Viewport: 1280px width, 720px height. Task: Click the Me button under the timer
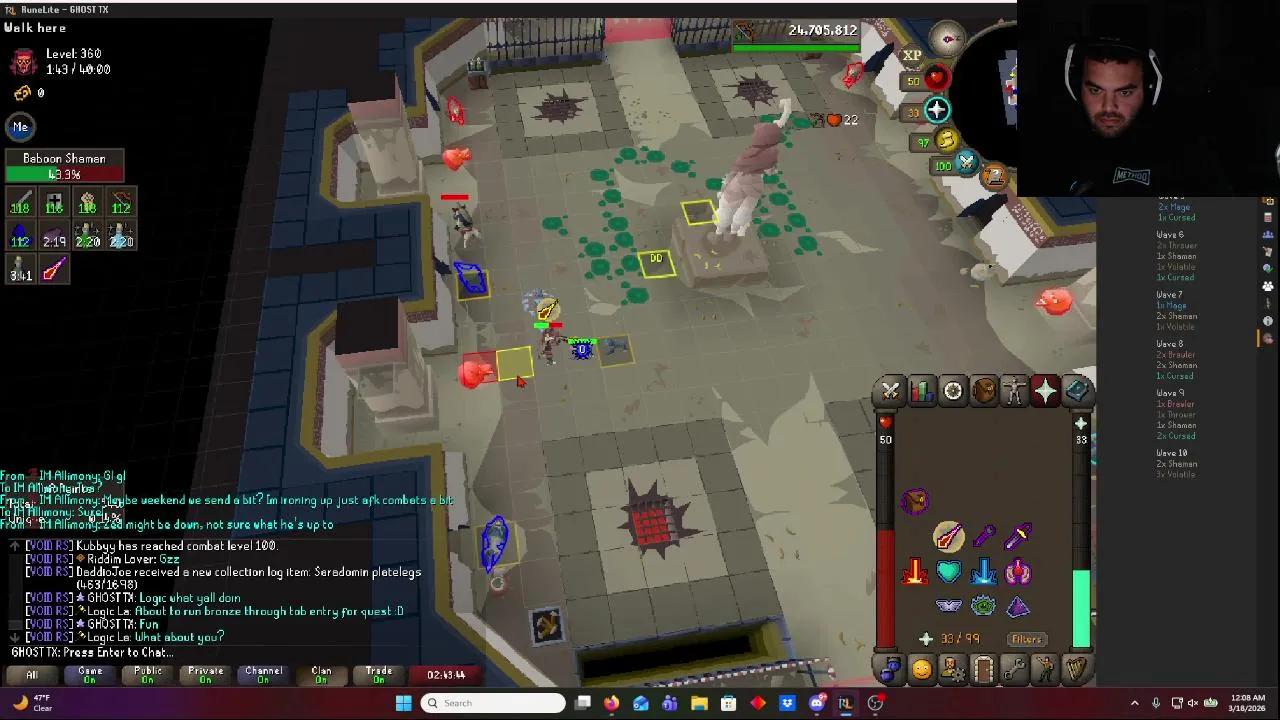20,126
